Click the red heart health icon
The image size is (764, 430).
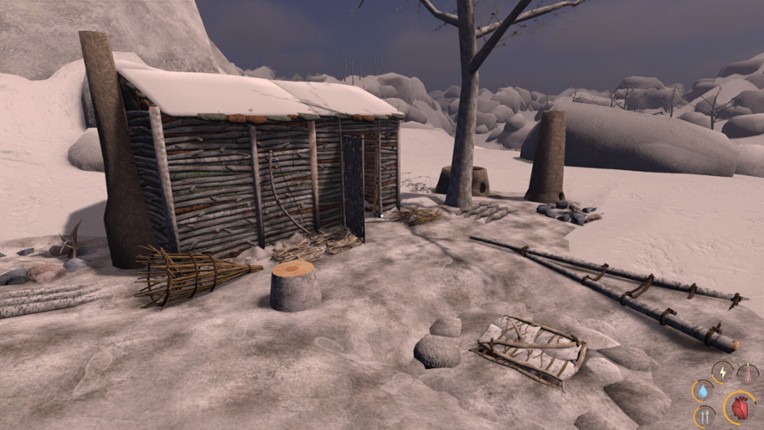click(739, 408)
